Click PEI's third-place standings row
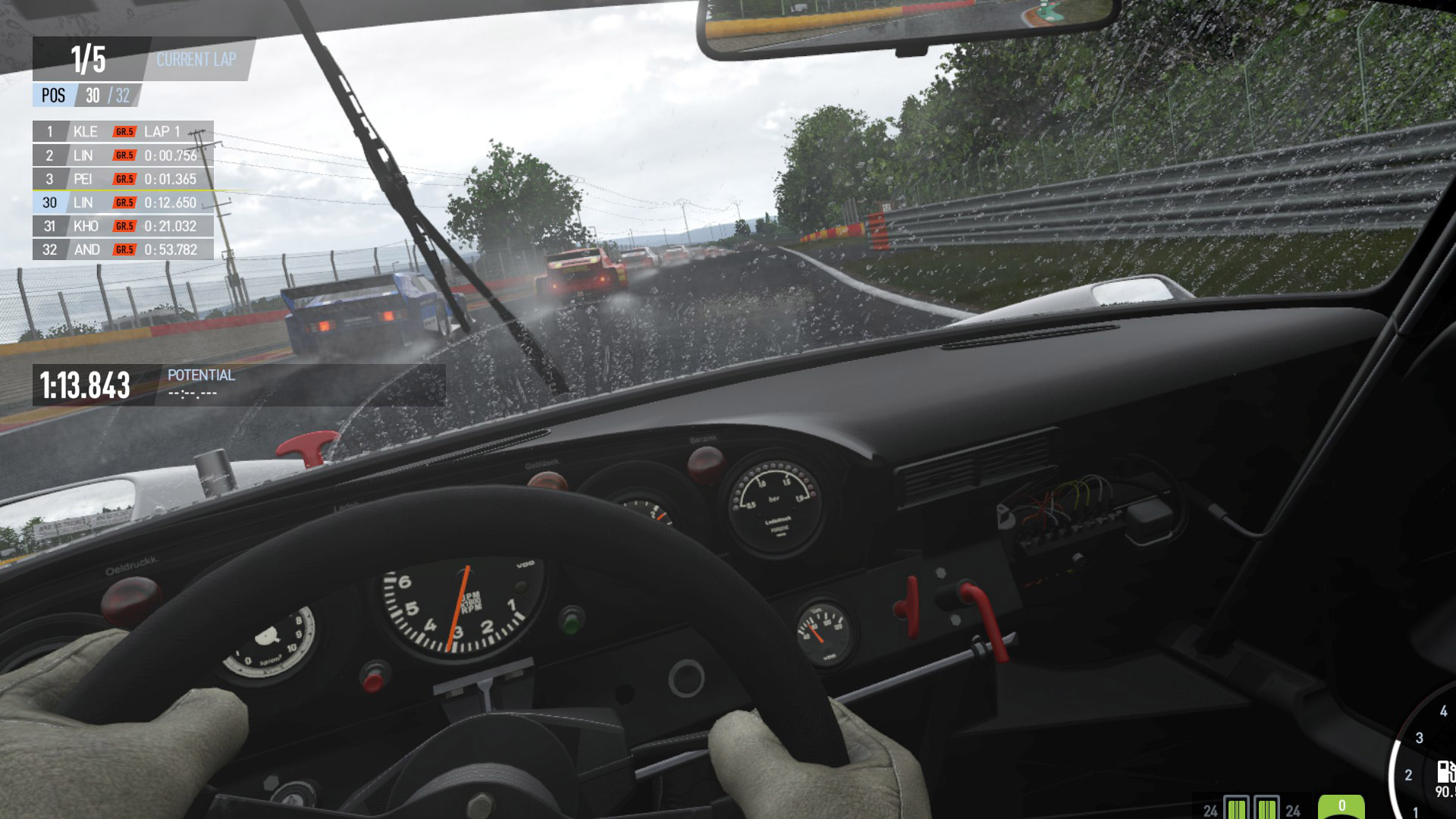The height and width of the screenshot is (819, 1456). [123, 179]
